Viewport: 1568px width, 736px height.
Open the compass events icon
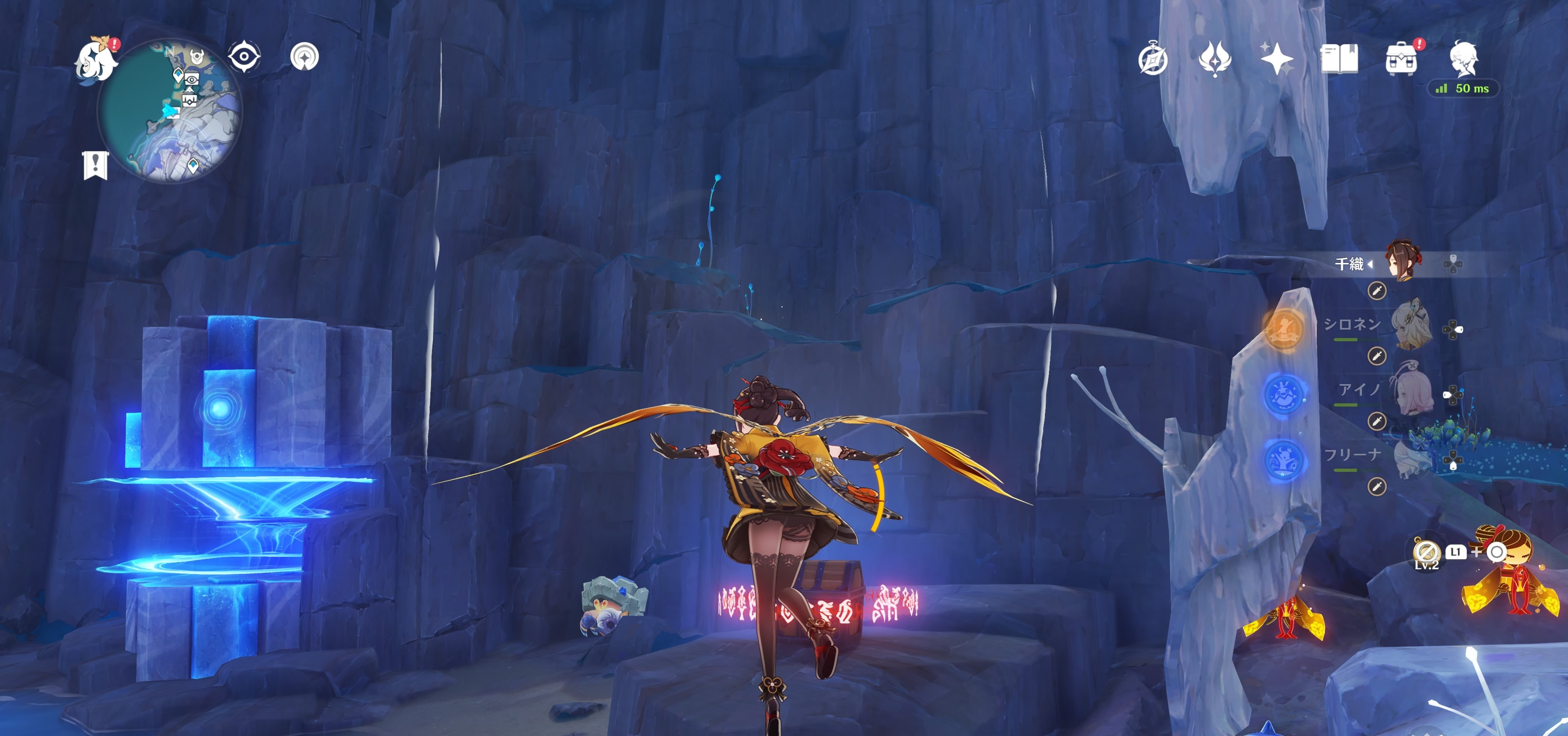tap(1153, 60)
